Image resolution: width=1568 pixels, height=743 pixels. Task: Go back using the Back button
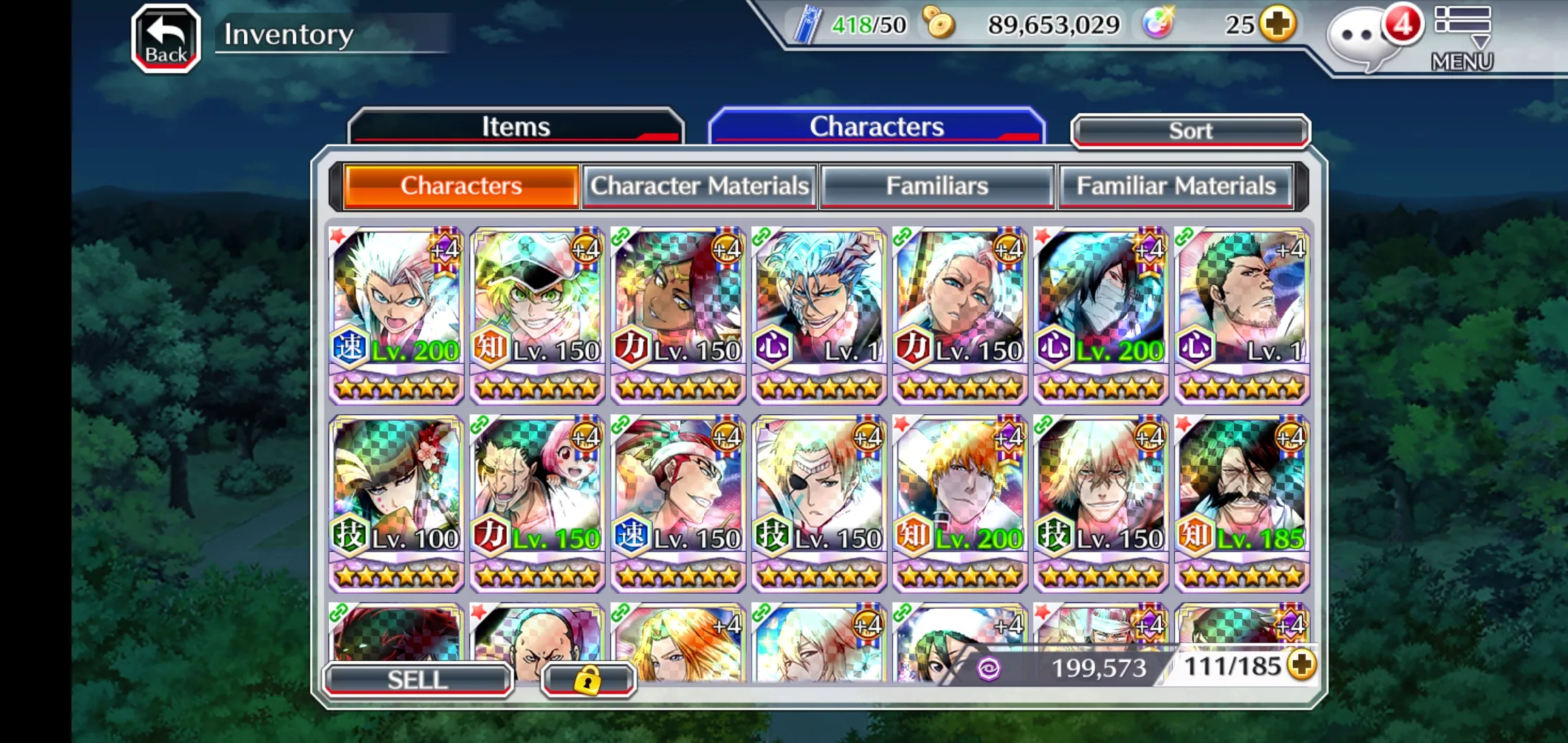166,38
